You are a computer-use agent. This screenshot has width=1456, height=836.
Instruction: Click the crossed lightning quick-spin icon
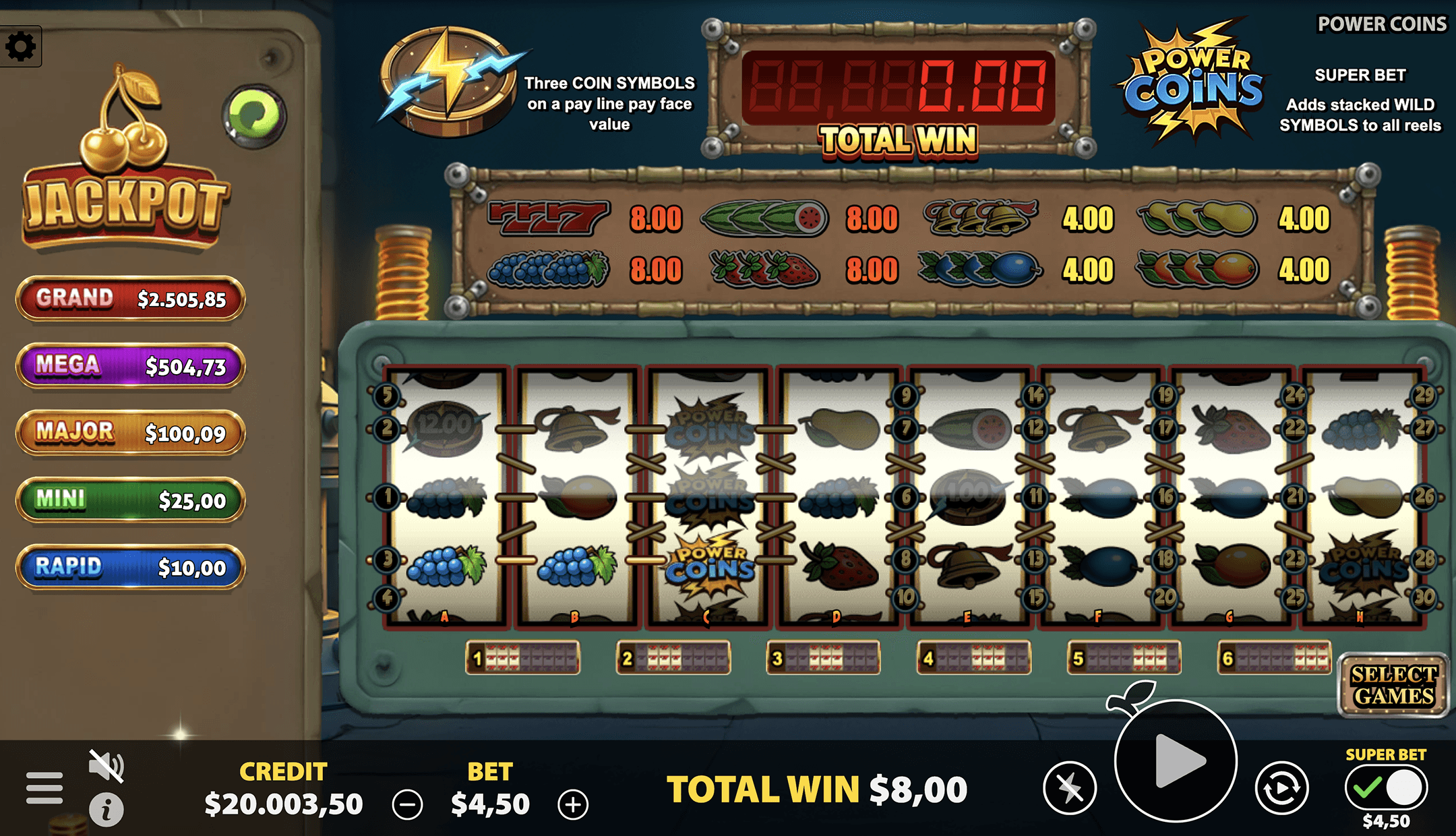tap(1070, 787)
